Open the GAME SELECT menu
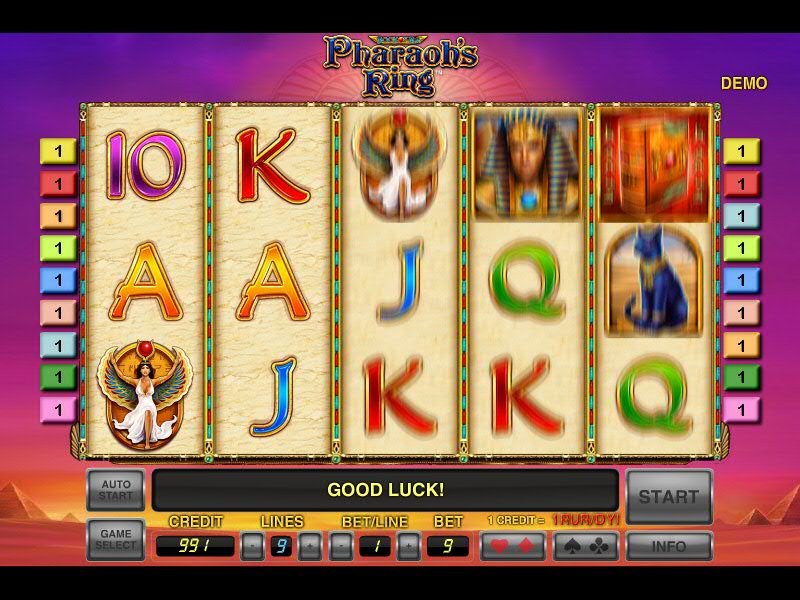Image resolution: width=800 pixels, height=600 pixels. [x=116, y=541]
